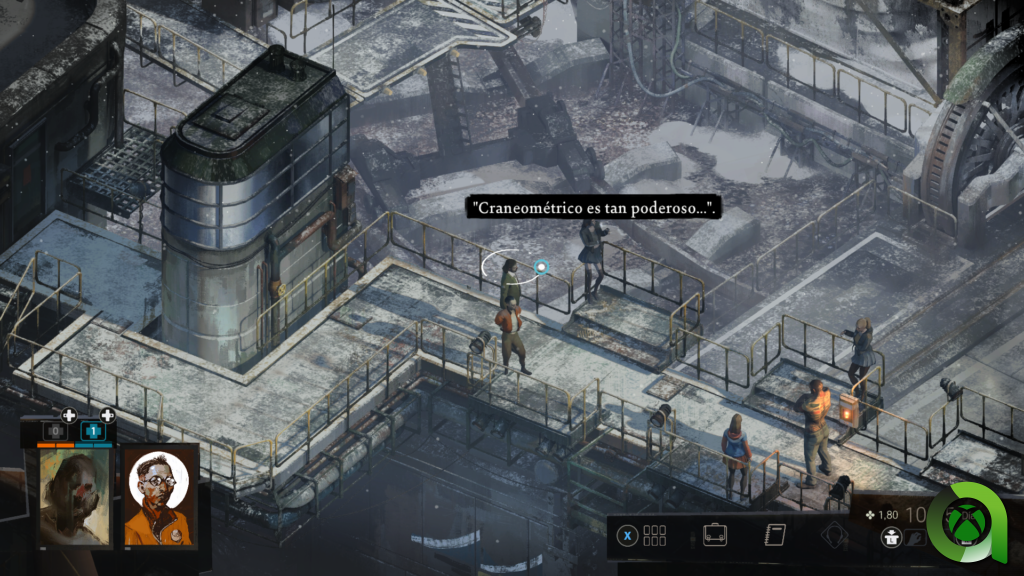Image resolution: width=1024 pixels, height=576 pixels.
Task: Use the grey health healing charge
Action: tap(55, 431)
